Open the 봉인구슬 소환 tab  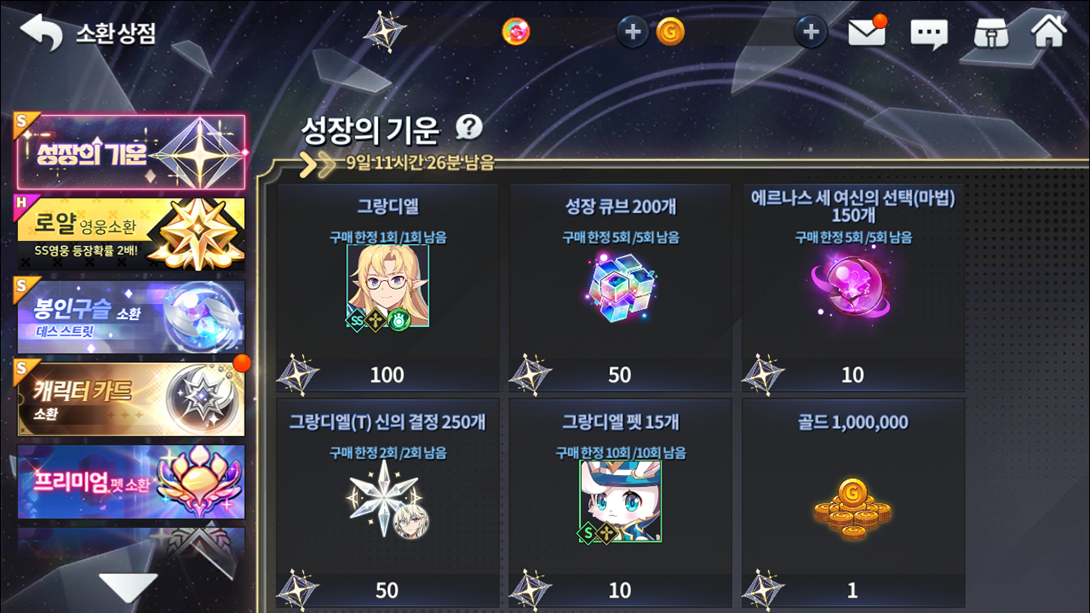[x=130, y=316]
